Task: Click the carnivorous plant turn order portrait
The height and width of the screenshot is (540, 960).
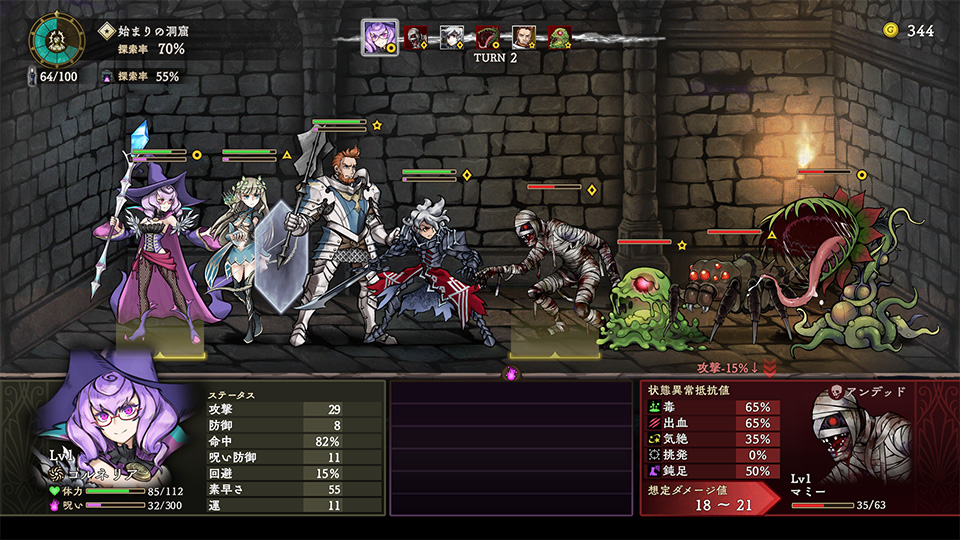Action: coord(488,38)
